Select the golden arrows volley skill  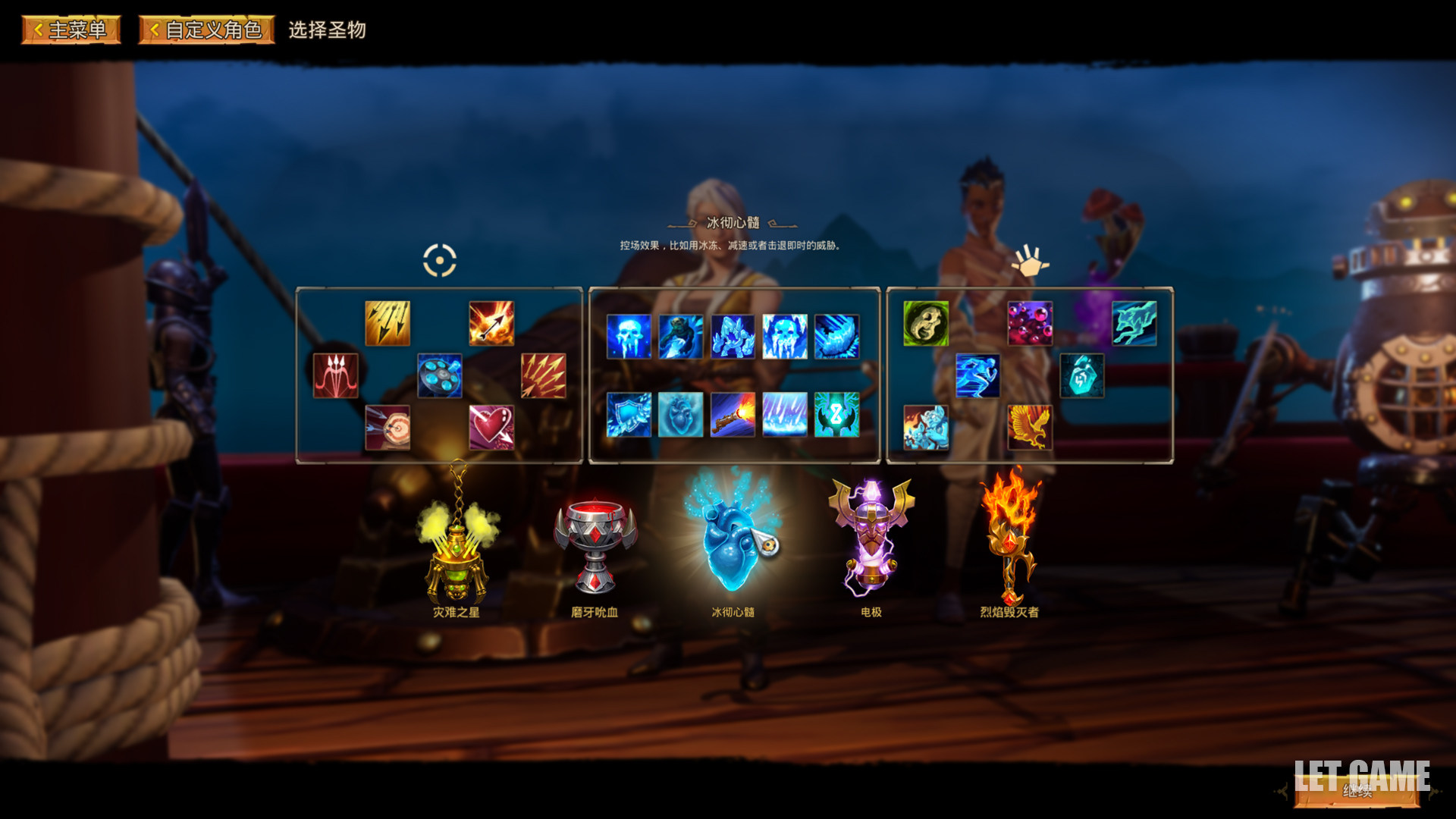388,323
